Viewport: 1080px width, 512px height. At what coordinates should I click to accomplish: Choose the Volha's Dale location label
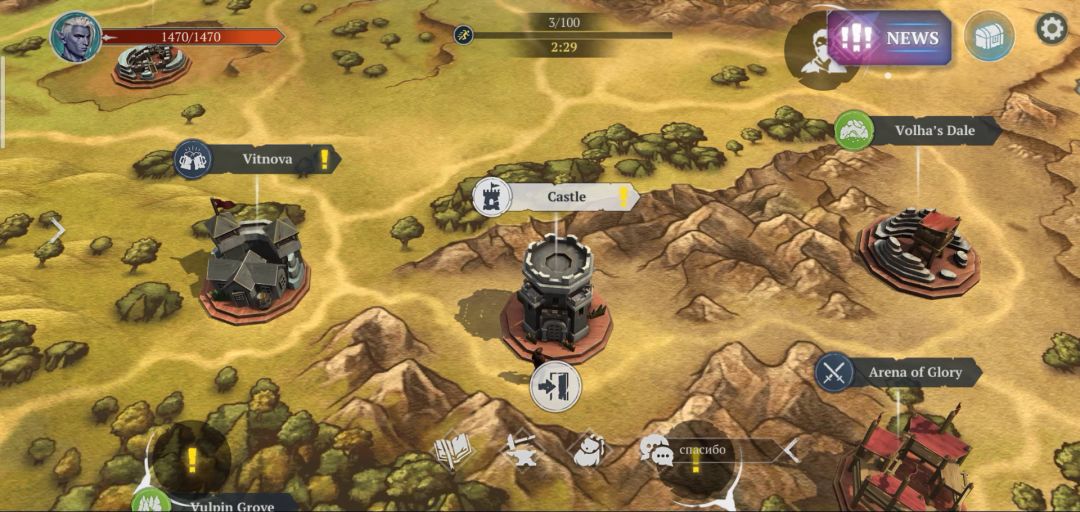coord(933,130)
